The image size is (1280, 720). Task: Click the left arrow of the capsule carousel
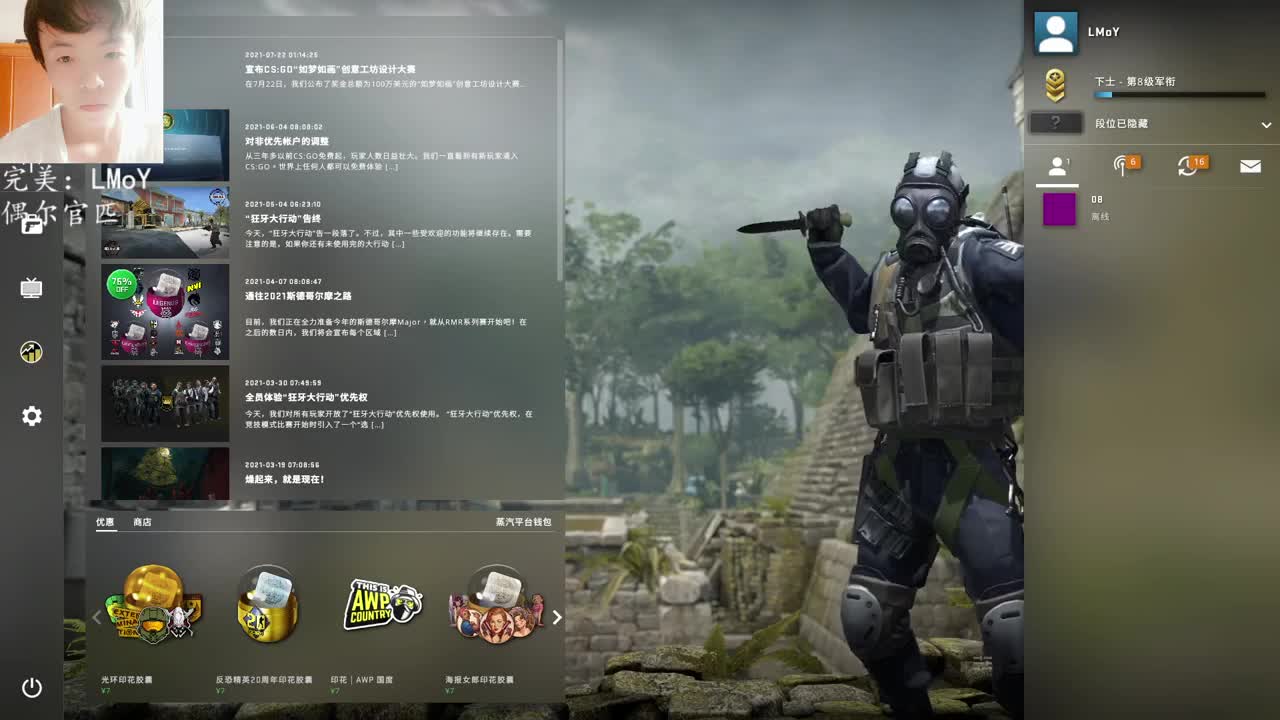coord(96,618)
